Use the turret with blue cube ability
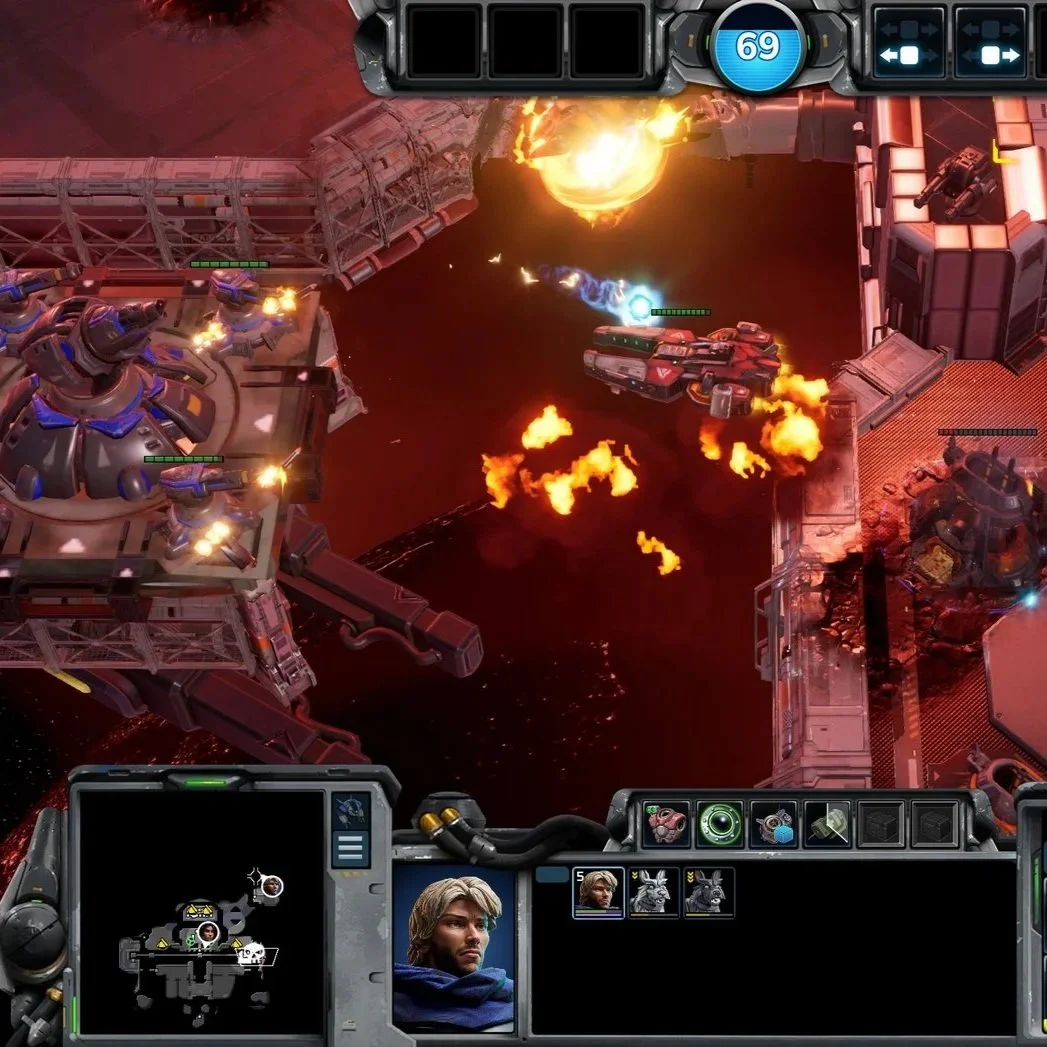The image size is (1047, 1047). pos(773,825)
